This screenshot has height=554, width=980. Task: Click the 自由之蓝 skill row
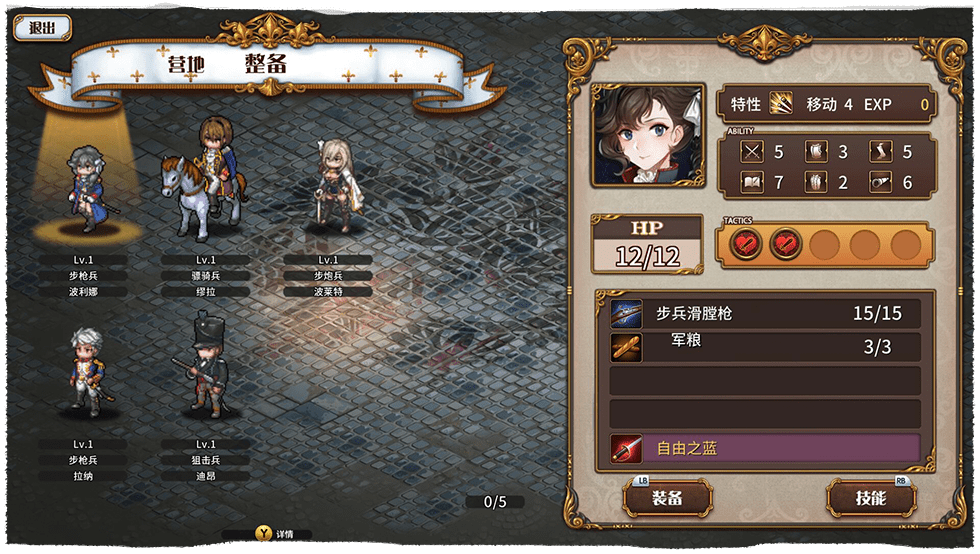(766, 449)
